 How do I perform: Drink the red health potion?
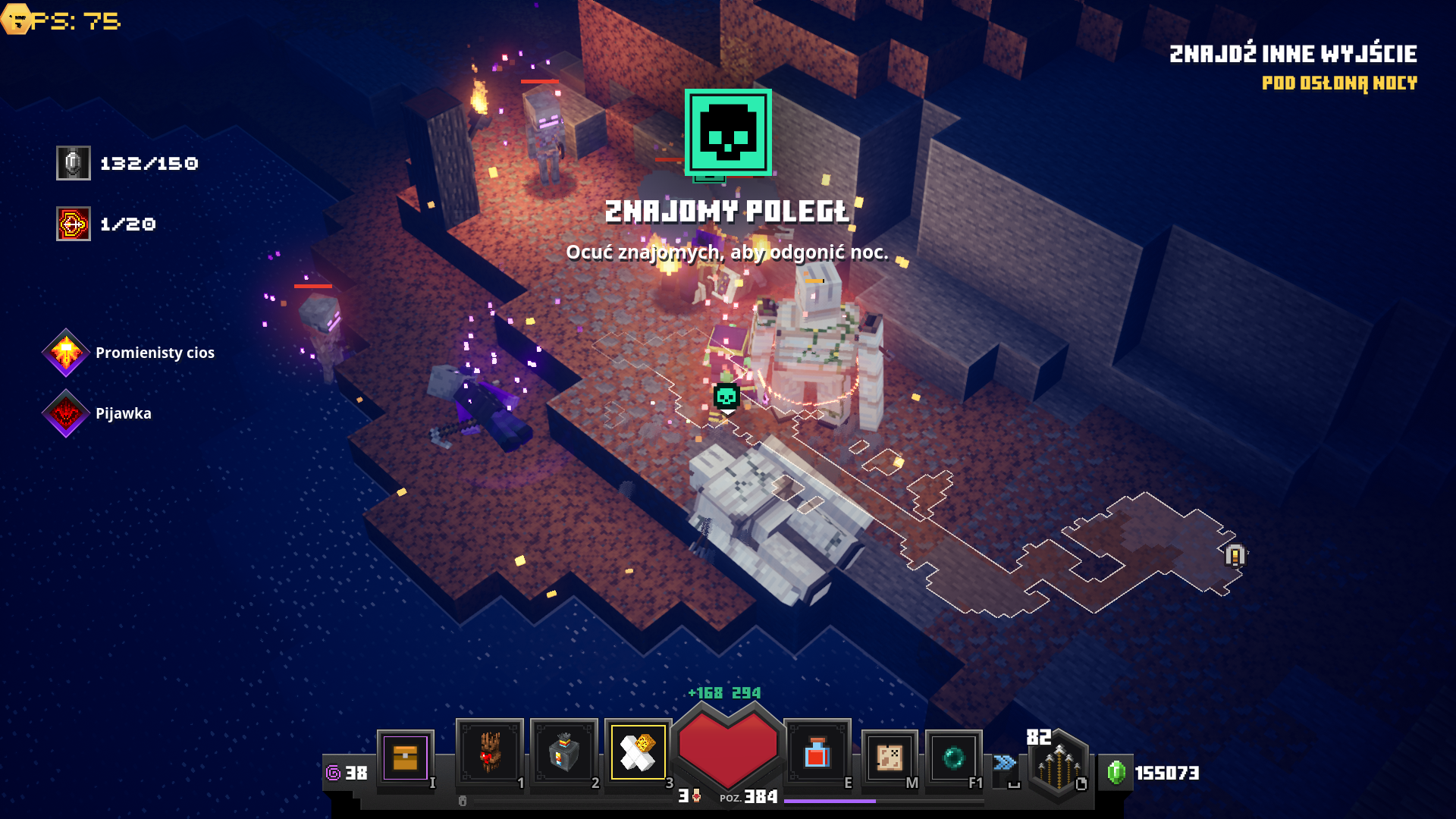817,753
